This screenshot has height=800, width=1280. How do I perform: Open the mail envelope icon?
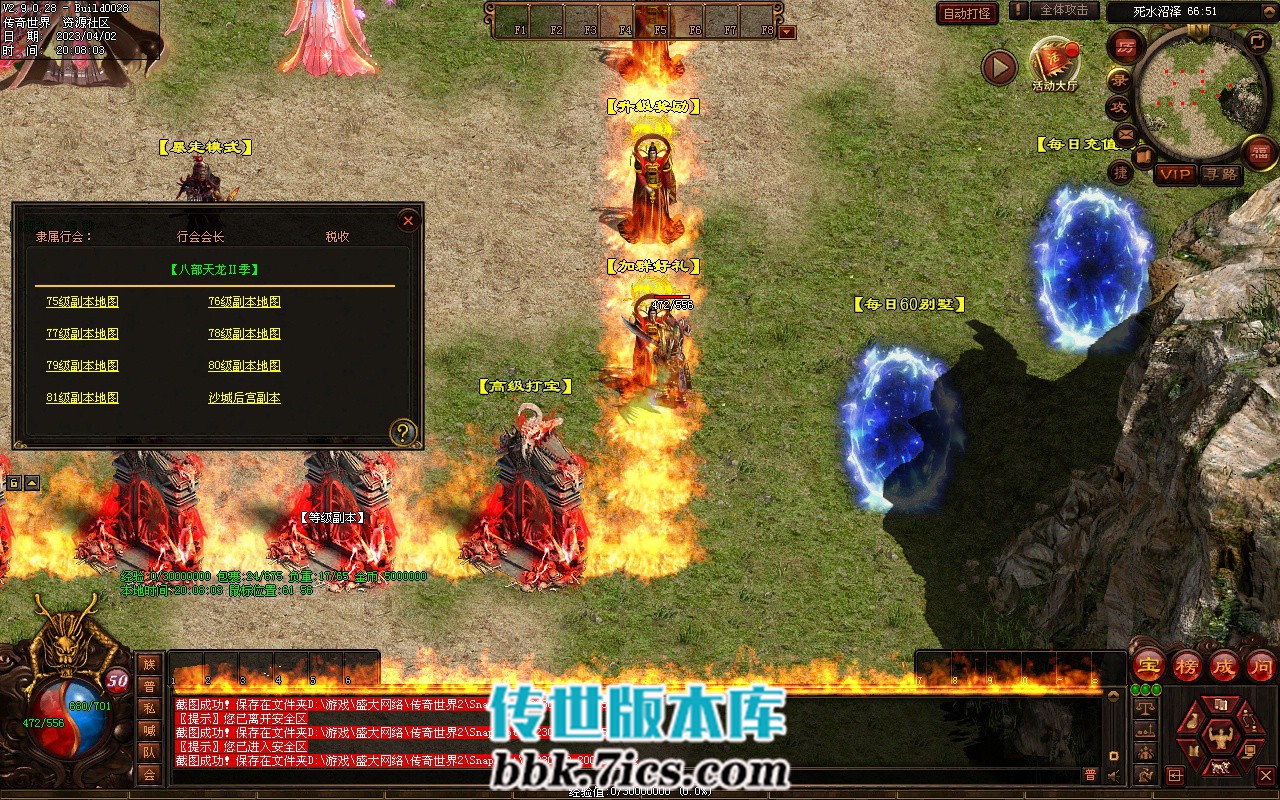click(x=1125, y=133)
